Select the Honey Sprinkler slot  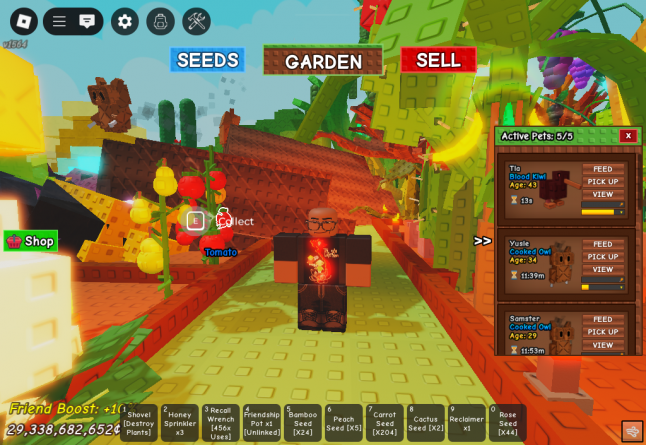coord(180,423)
